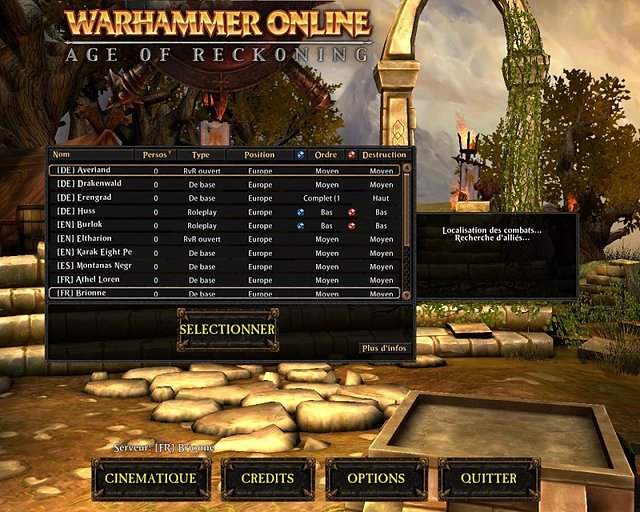Choose the [ES] Montanas Negras server
The width and height of the screenshot is (640, 512).
224,267
